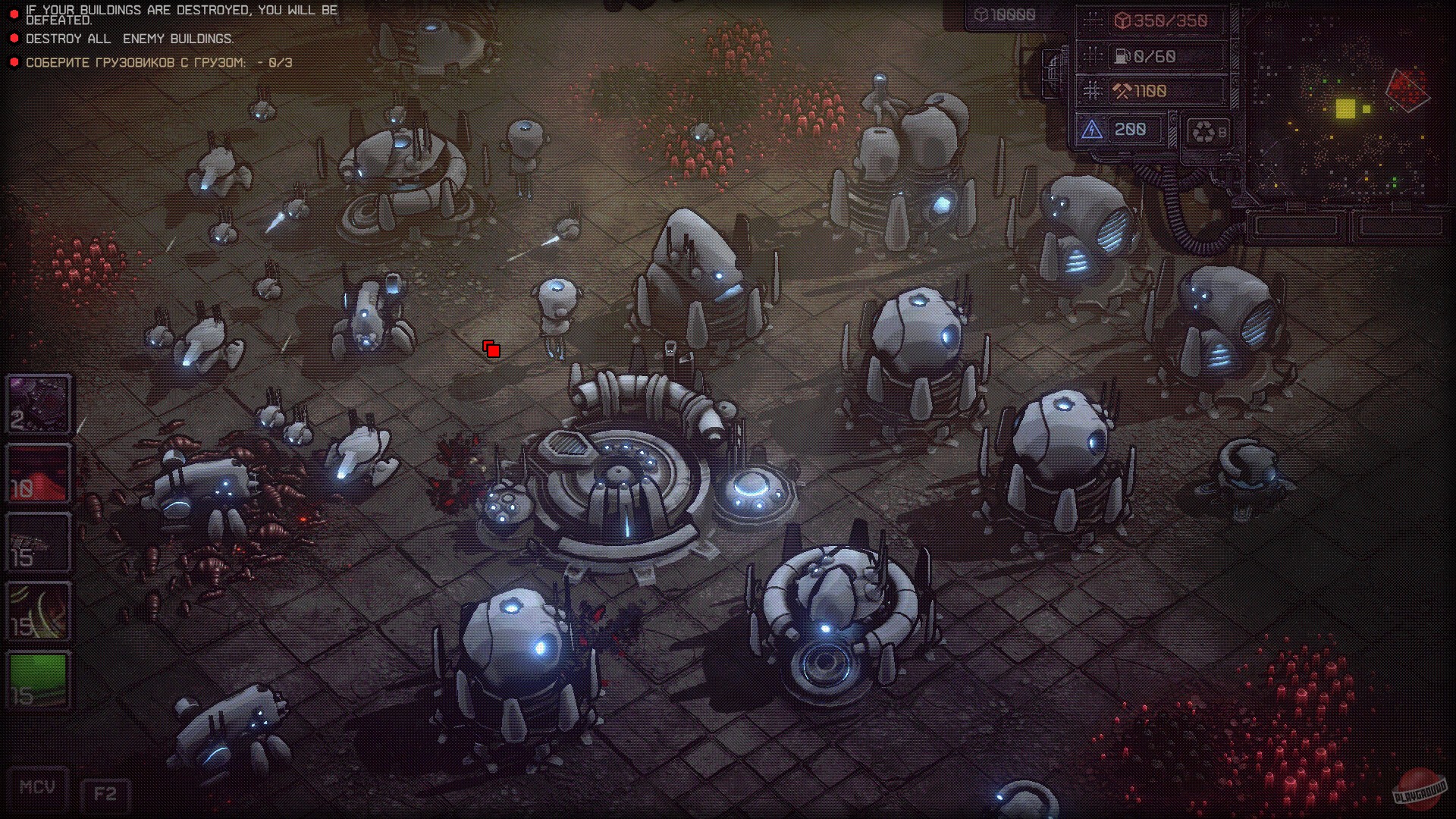Click the cube resource icon showing 10000
1456x819 pixels.
981,13
